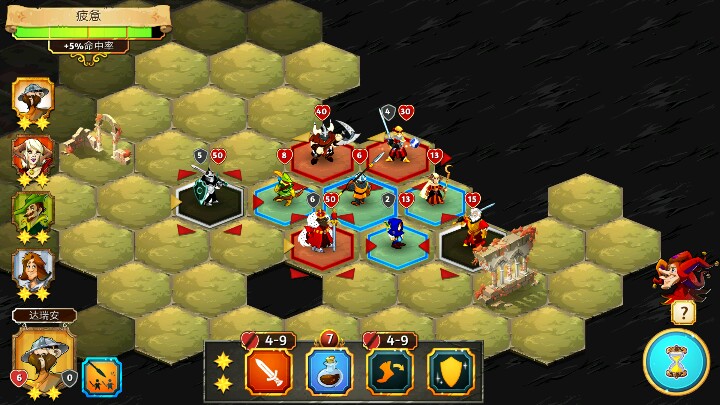Toggle the blue crossed-weapons swap icon
Viewport: 720px width, 405px height.
[x=101, y=377]
